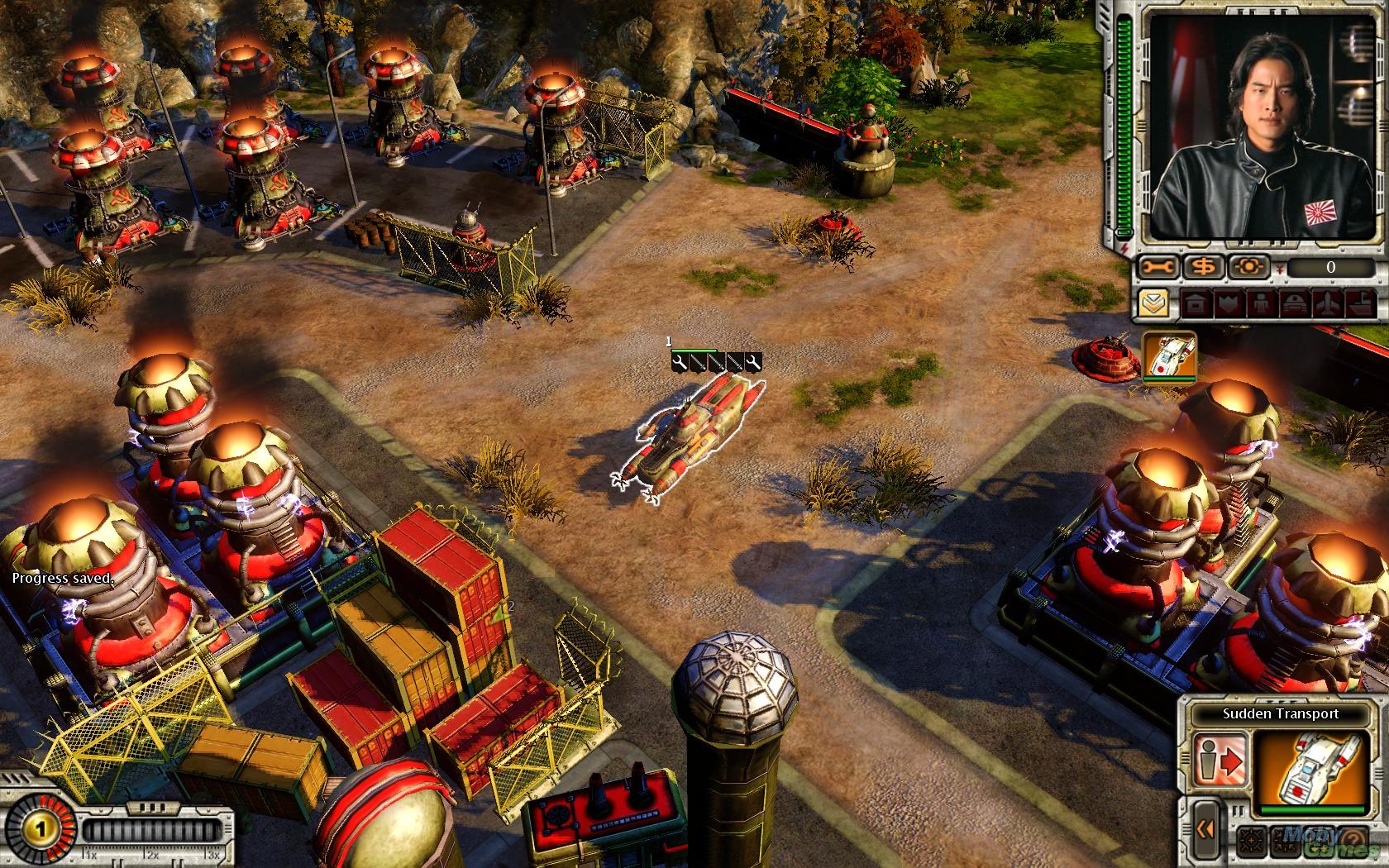1389x868 pixels.
Task: Open the base structures building icon
Action: tap(1196, 303)
